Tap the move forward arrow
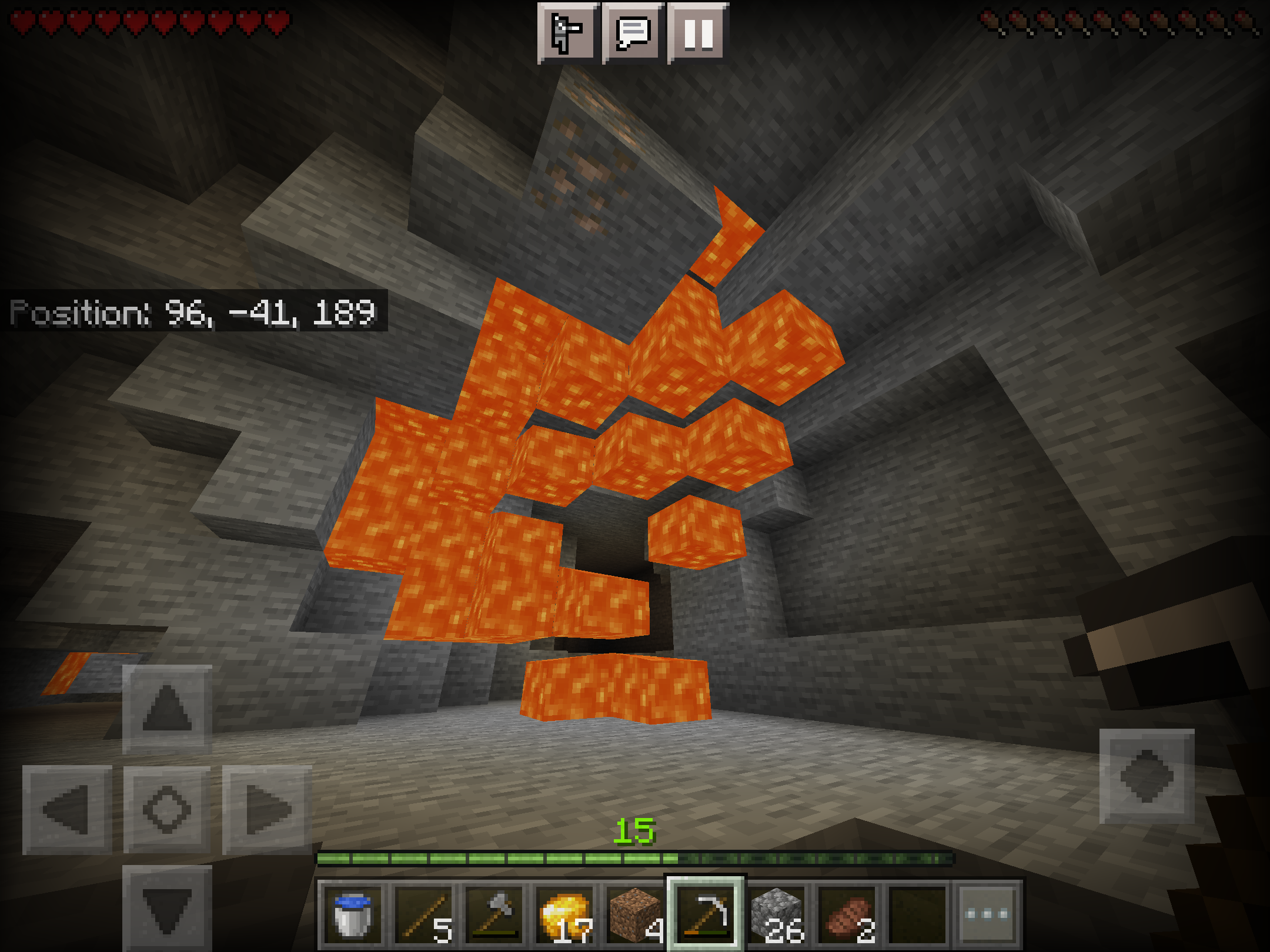Viewport: 1270px width, 952px height. (167, 709)
